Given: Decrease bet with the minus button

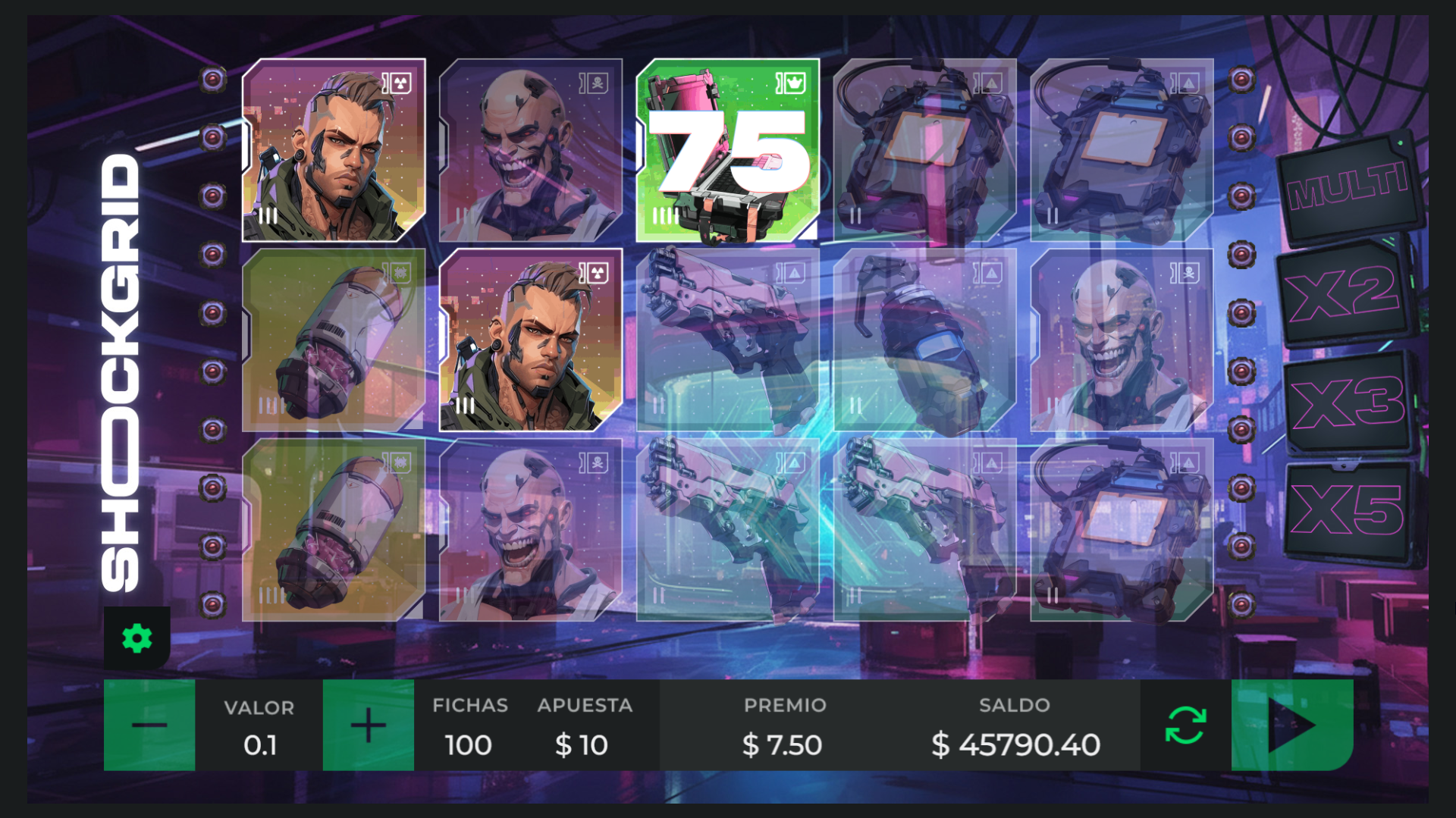Looking at the screenshot, I should [149, 724].
